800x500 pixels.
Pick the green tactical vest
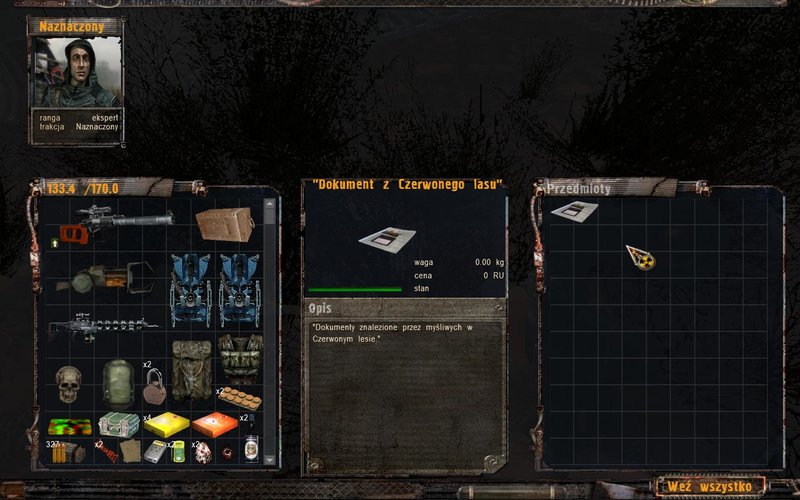coord(240,358)
